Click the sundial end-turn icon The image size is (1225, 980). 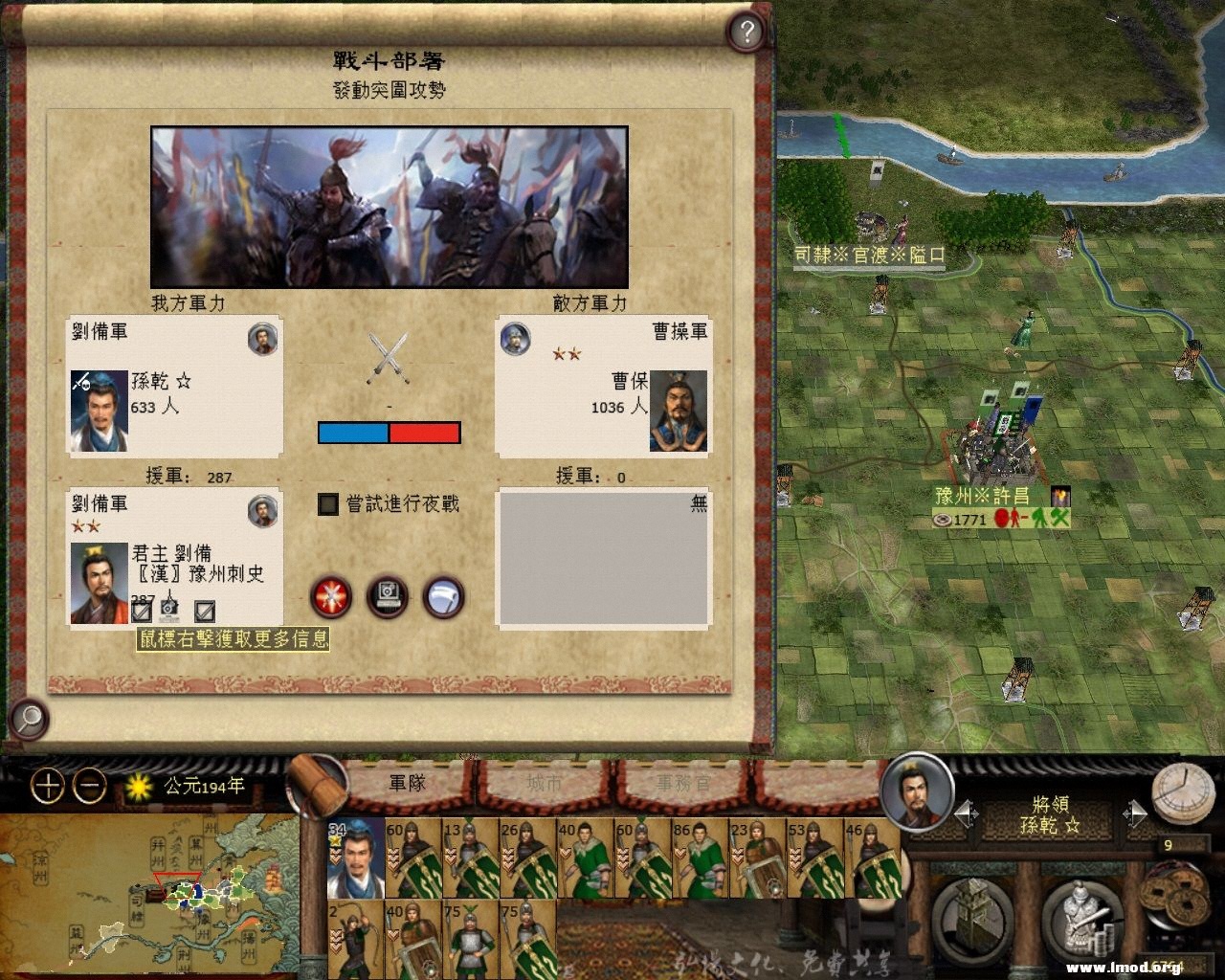[x=1182, y=791]
